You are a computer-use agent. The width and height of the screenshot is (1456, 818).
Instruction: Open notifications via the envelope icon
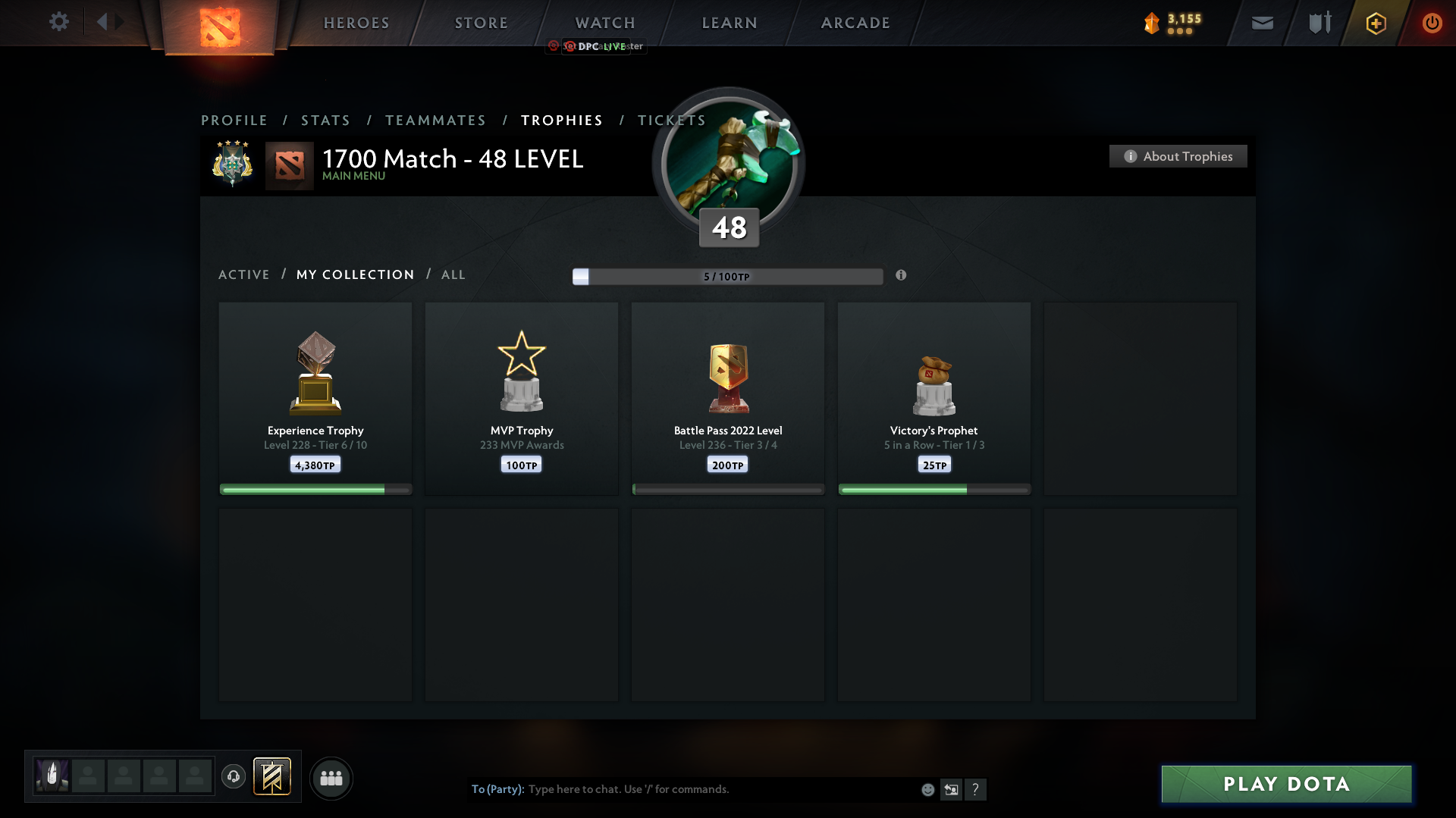click(x=1262, y=23)
